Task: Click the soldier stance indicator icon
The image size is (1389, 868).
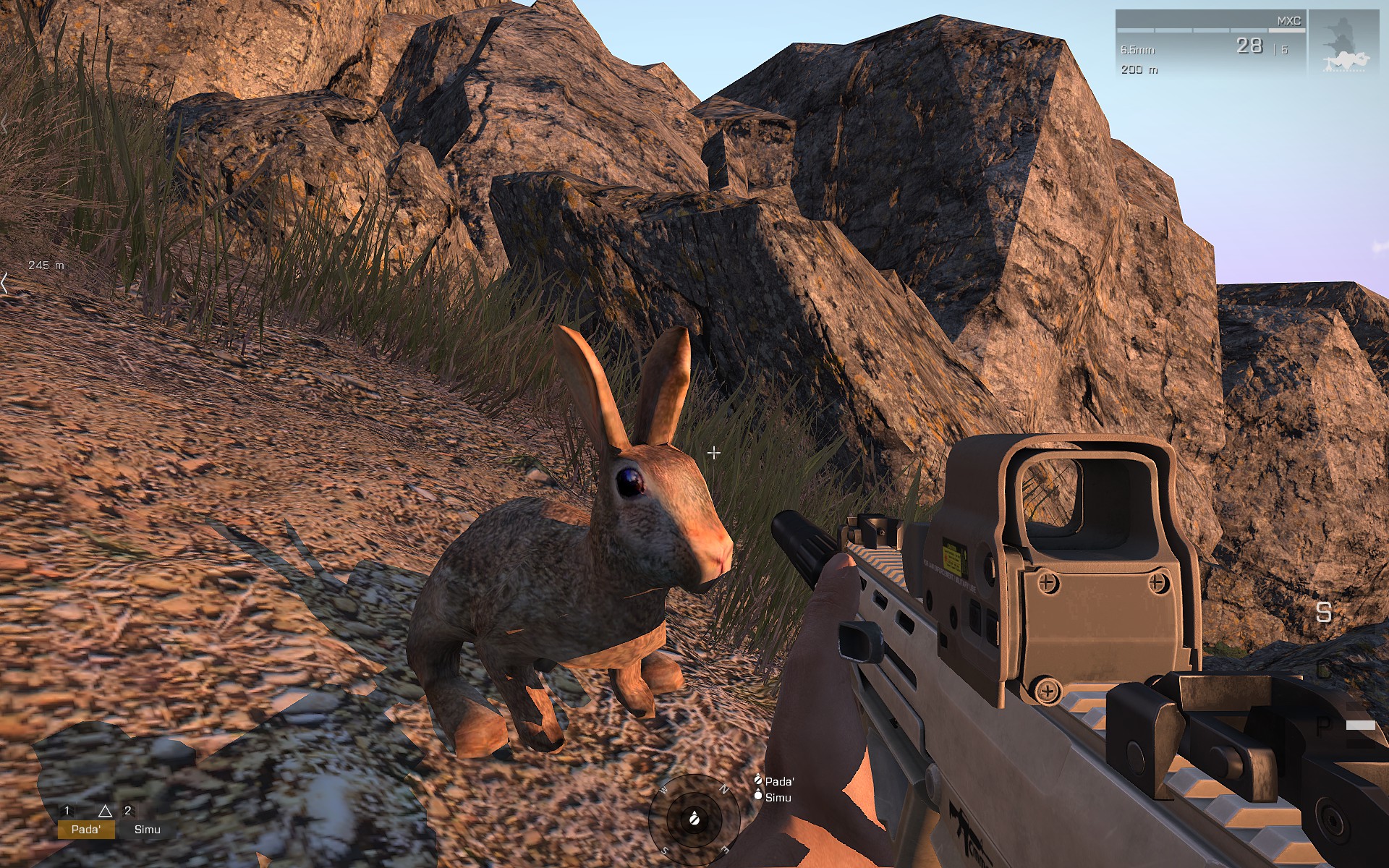Action: [x=1343, y=42]
